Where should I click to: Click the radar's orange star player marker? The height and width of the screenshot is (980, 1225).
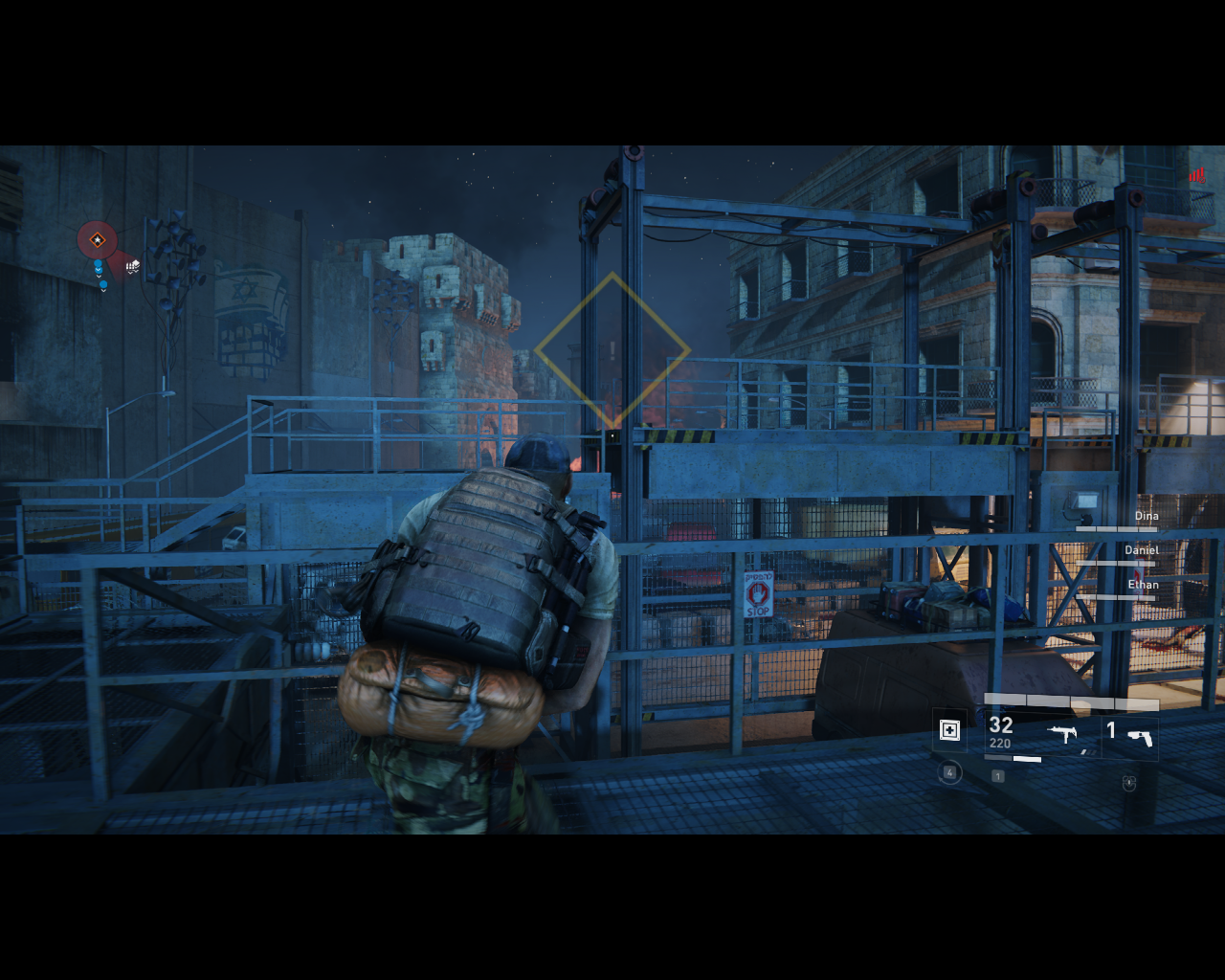(97, 240)
